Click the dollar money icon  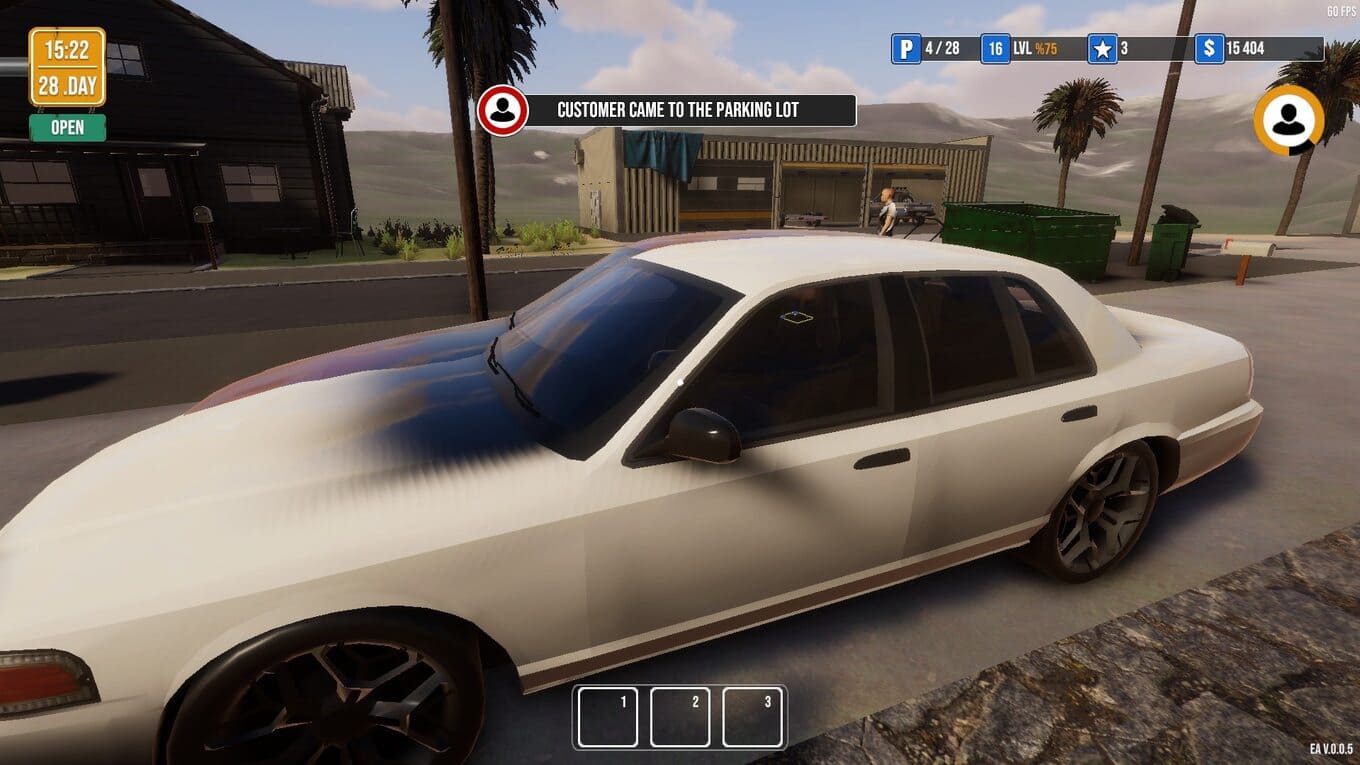click(x=1209, y=48)
